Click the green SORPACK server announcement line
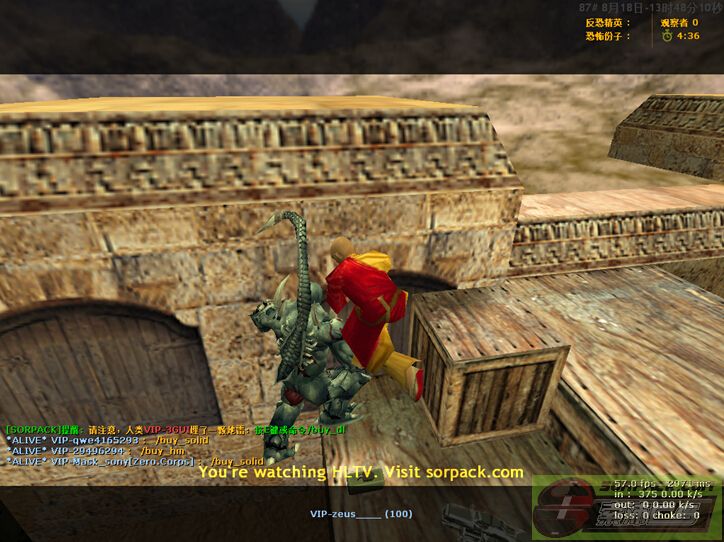The width and height of the screenshot is (724, 542). 176,429
